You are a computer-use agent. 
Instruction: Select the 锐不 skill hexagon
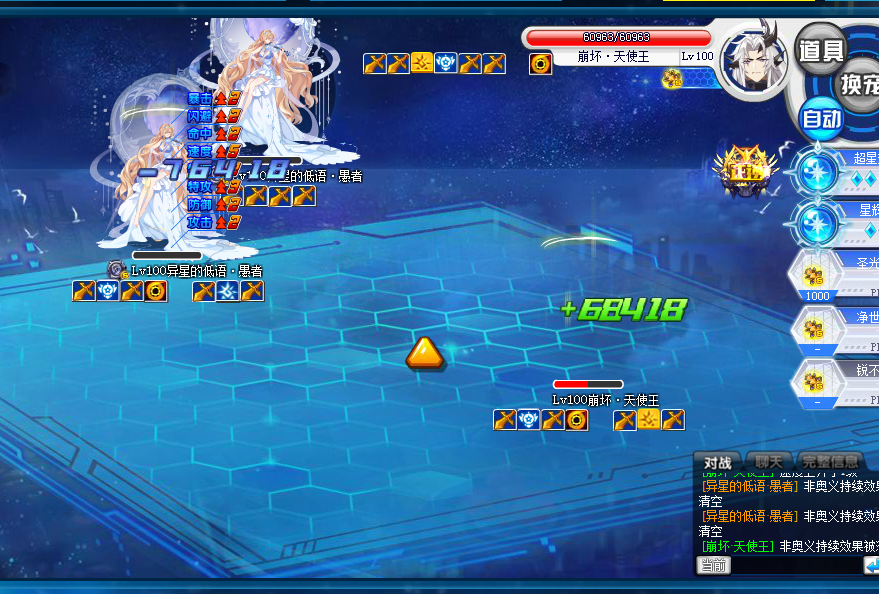point(818,382)
